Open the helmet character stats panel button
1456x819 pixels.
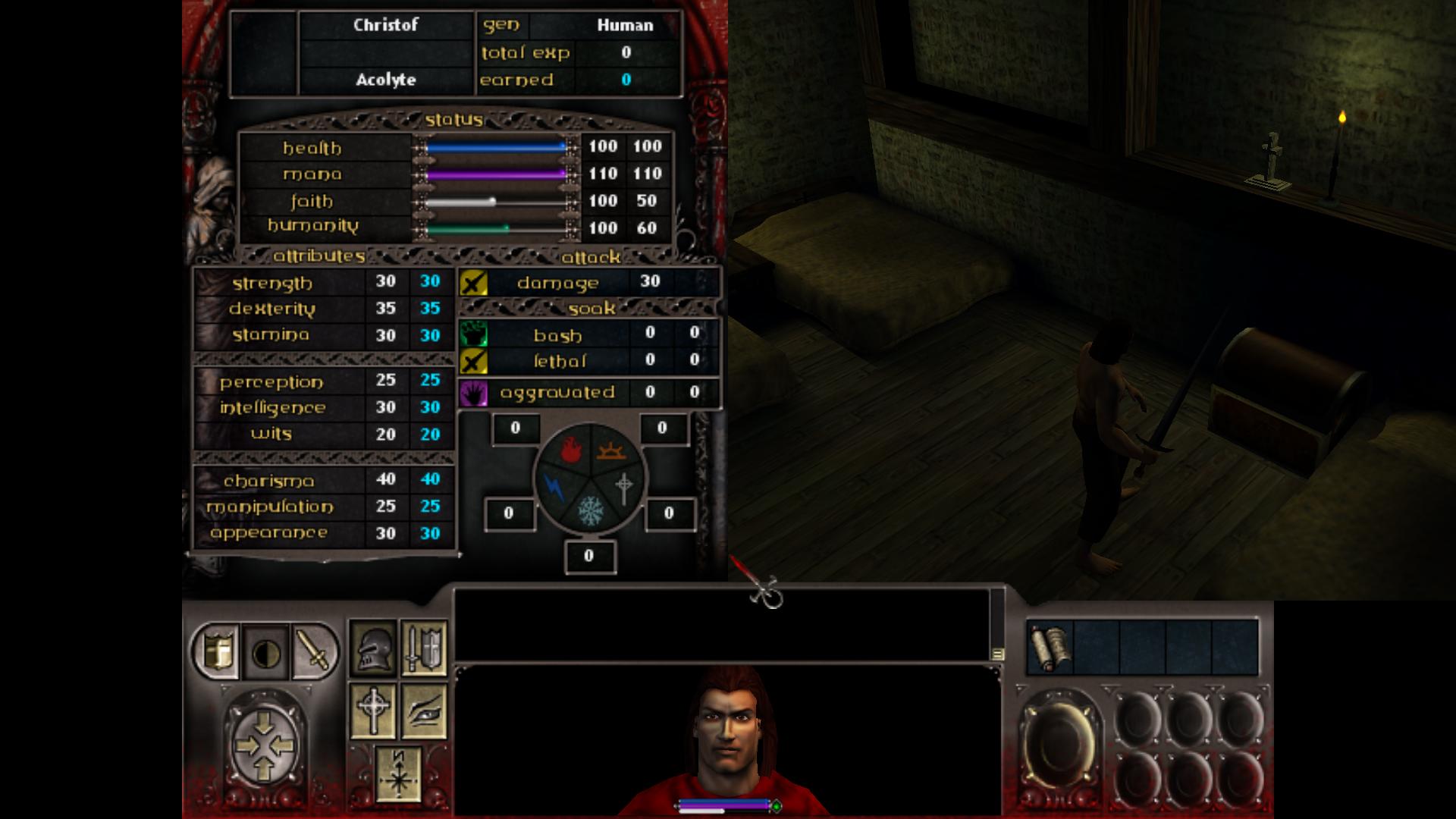coord(372,647)
